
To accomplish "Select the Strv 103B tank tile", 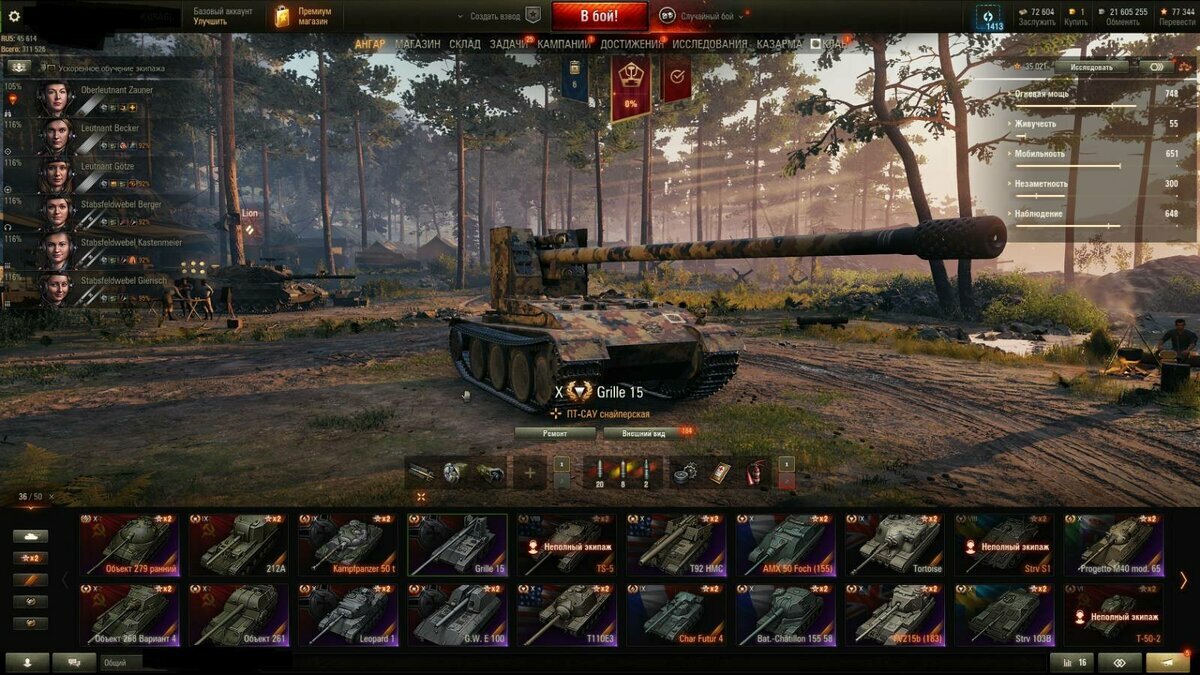I will (1003, 616).
